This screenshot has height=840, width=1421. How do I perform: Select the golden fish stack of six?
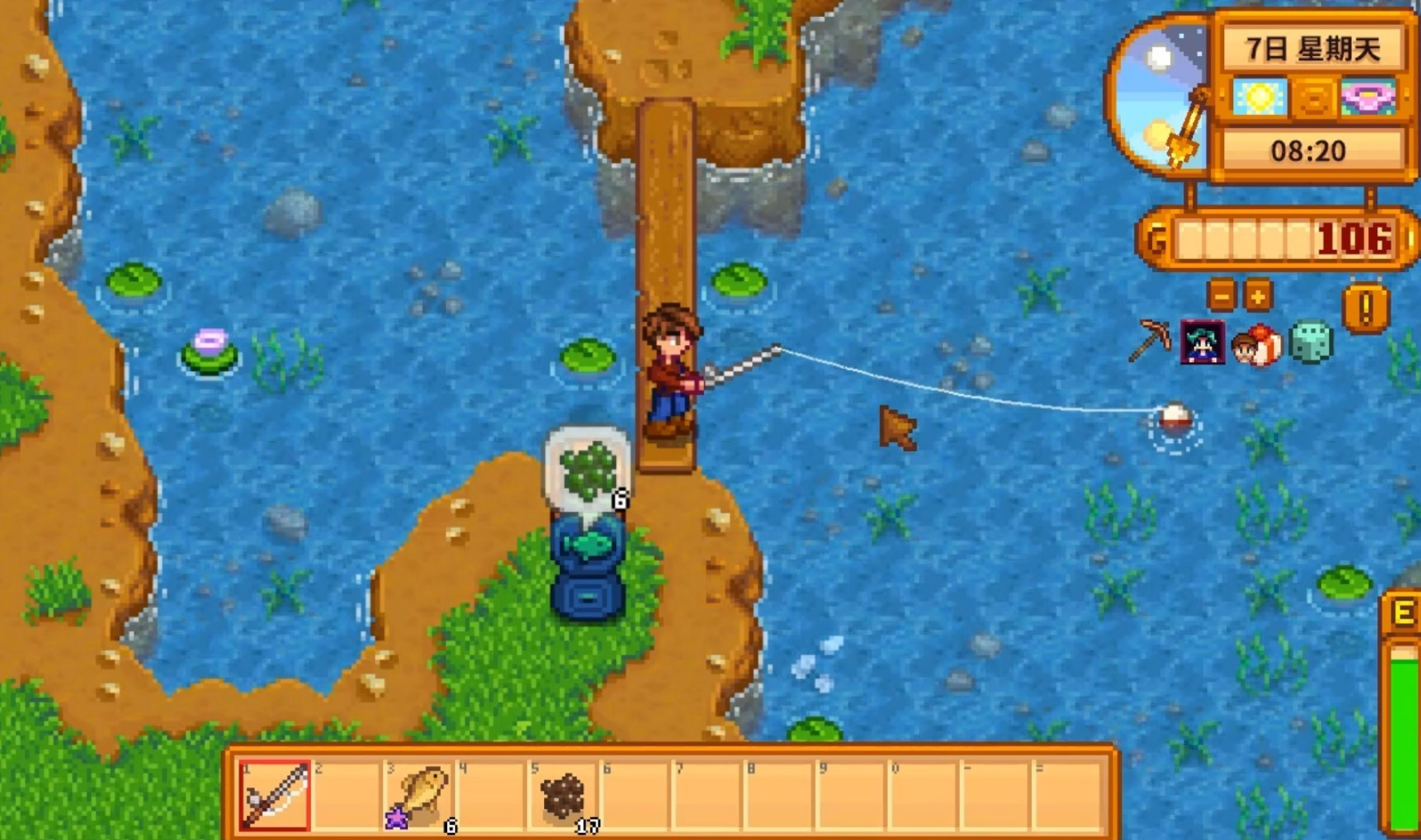pyautogui.click(x=420, y=795)
